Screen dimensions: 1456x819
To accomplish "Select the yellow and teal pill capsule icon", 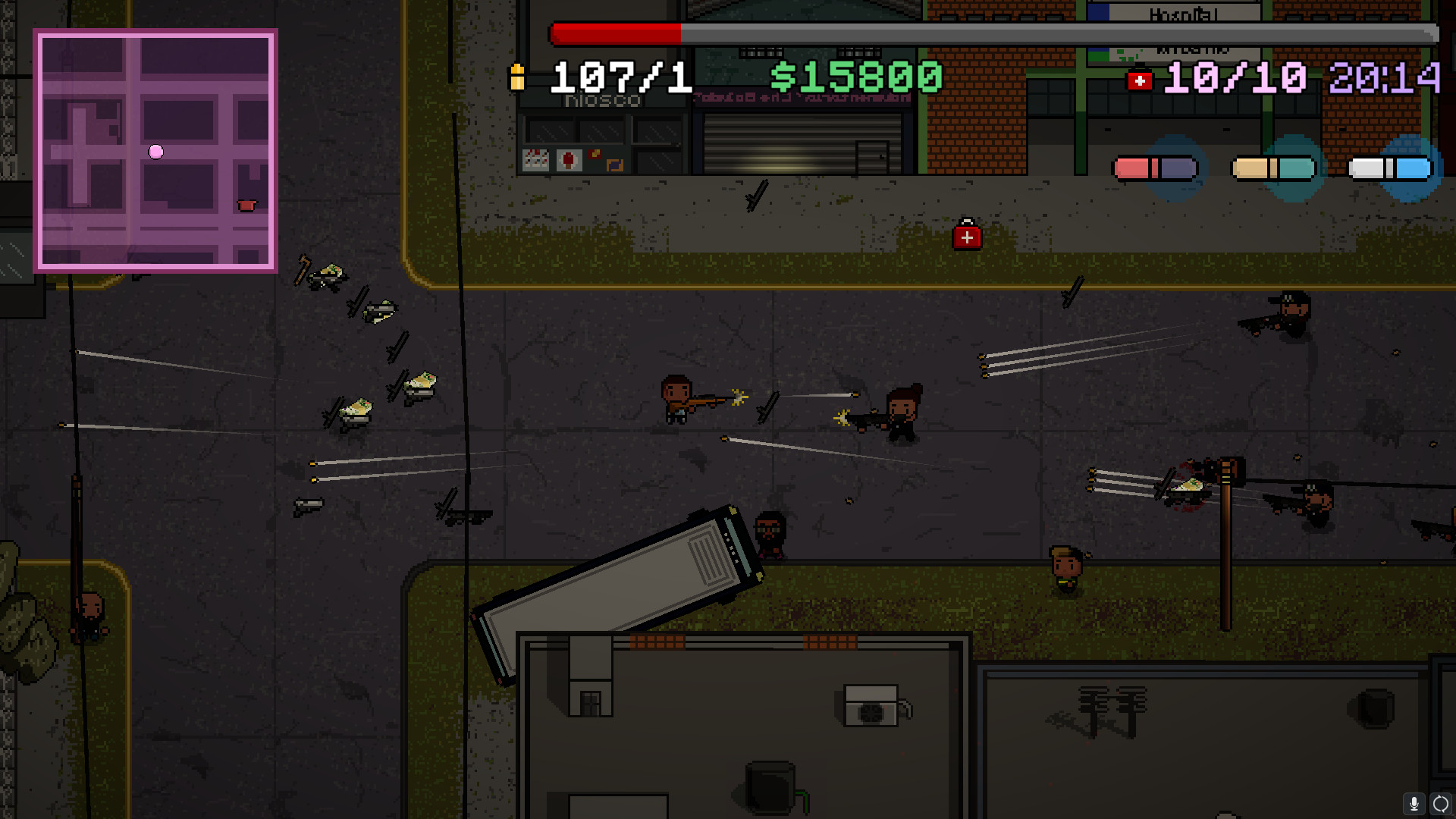I will point(1273,168).
